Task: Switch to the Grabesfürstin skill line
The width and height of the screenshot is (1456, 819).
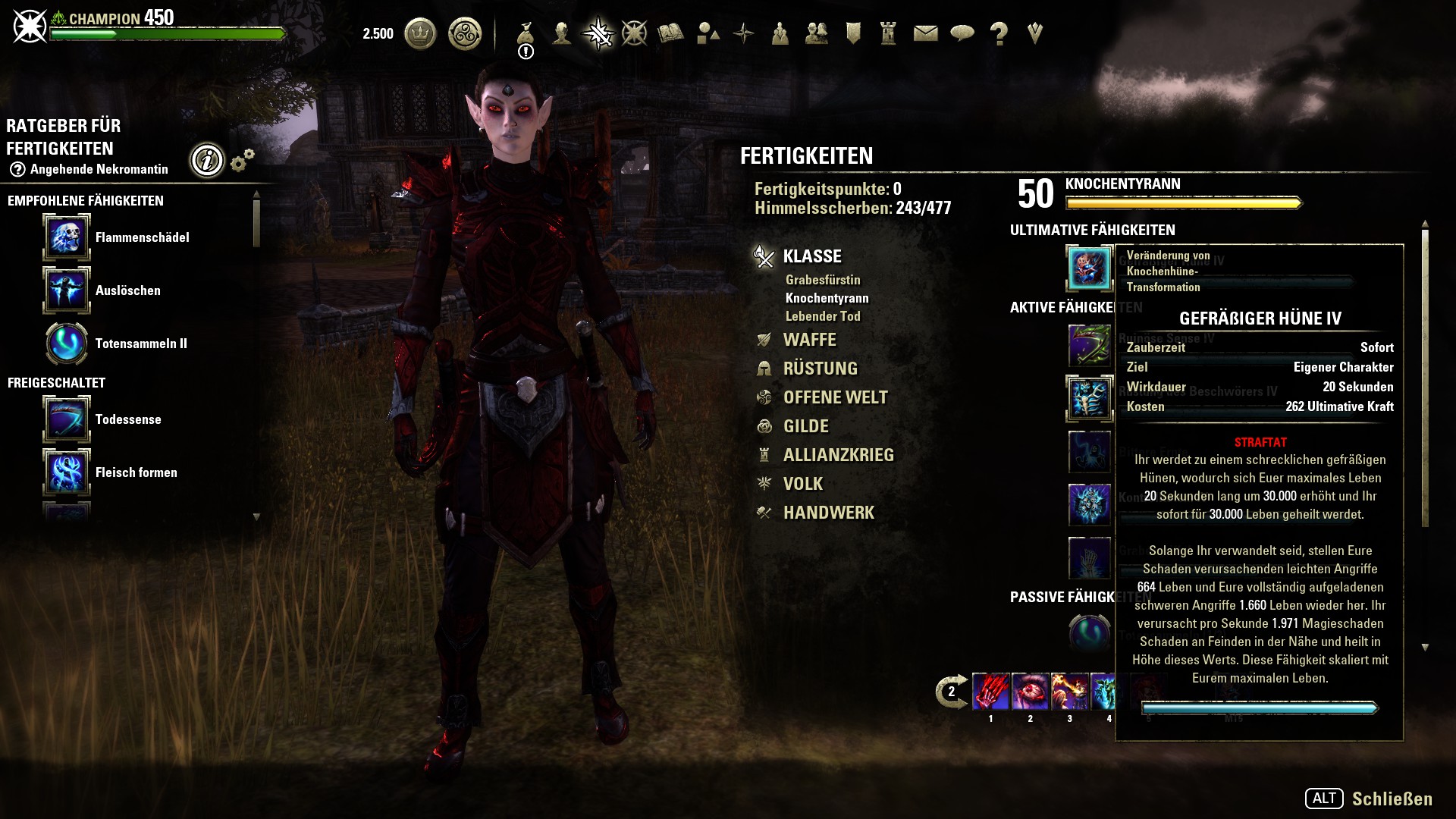Action: 823,280
